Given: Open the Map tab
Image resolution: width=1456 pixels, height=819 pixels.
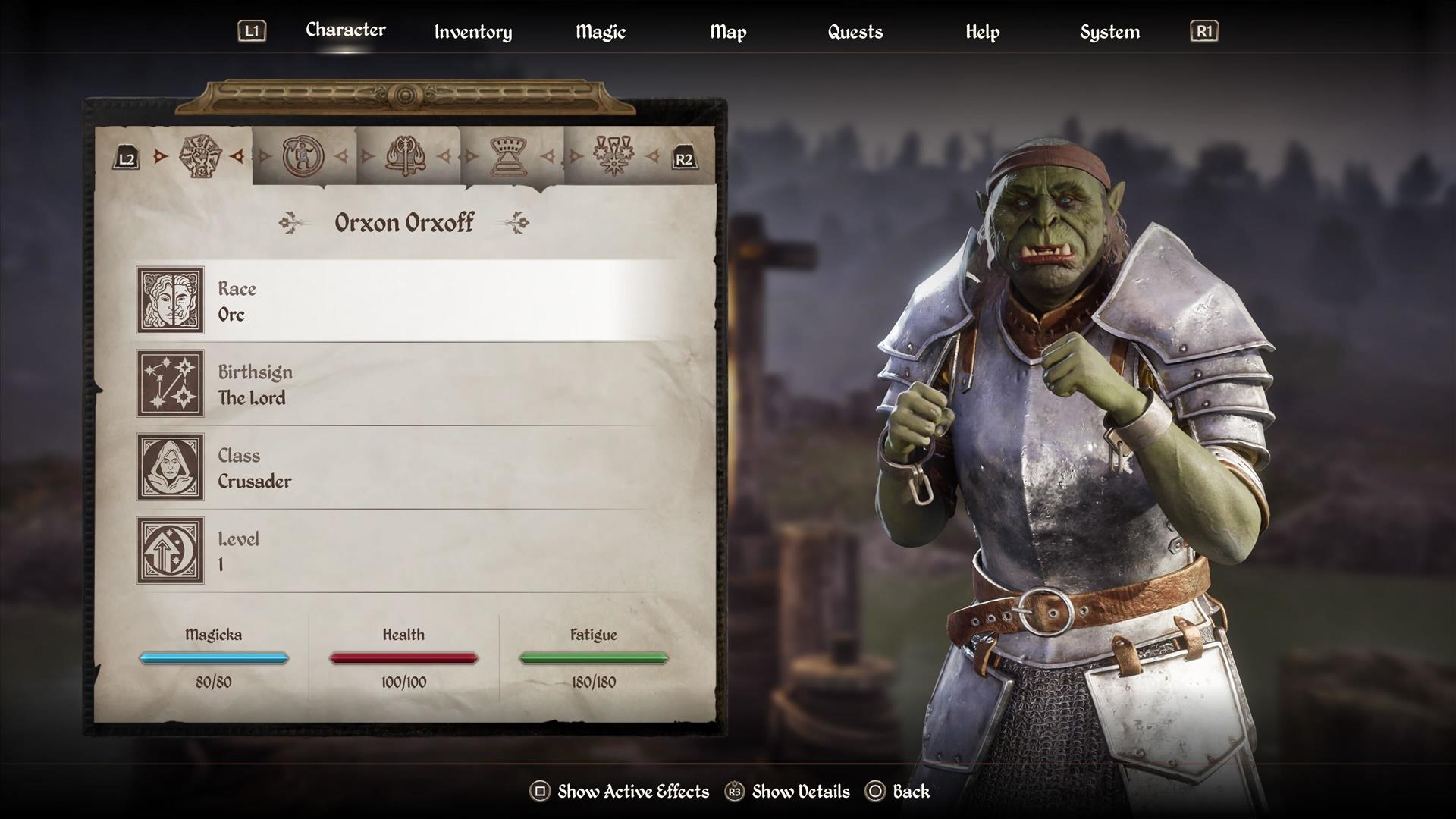Looking at the screenshot, I should [x=727, y=32].
